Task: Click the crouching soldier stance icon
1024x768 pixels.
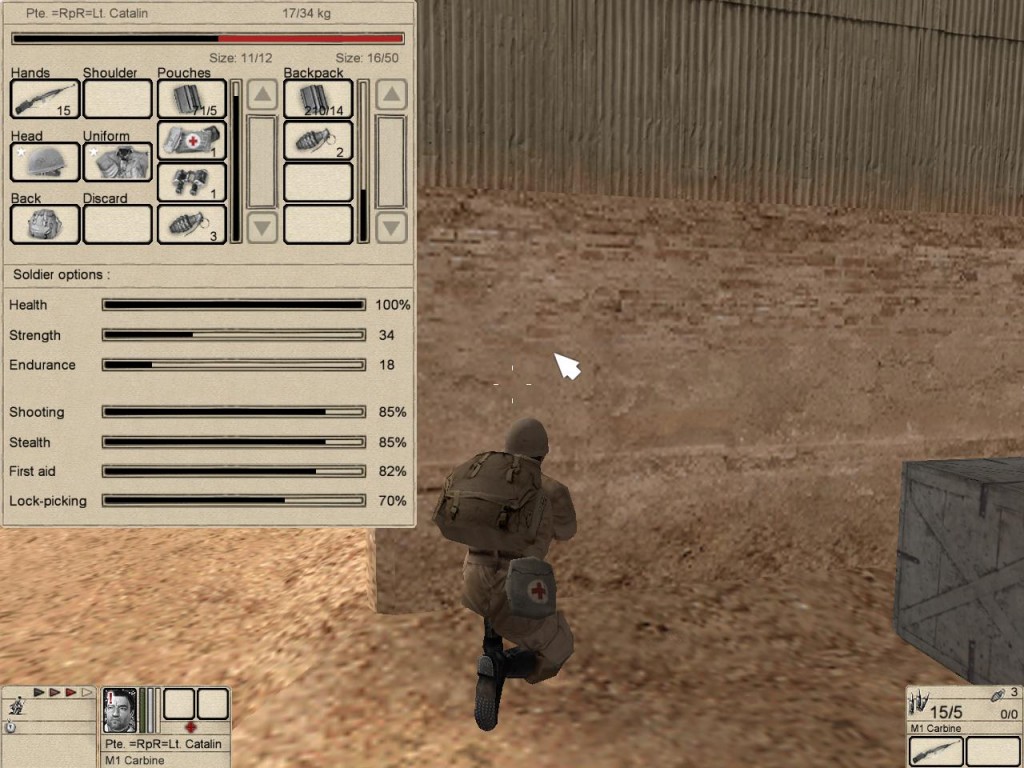Action: tap(16, 707)
